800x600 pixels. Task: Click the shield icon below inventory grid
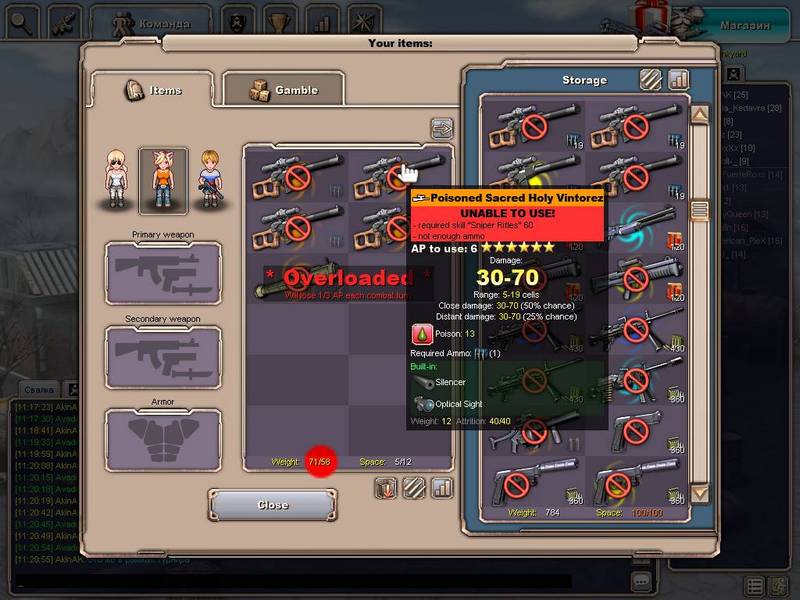[387, 488]
